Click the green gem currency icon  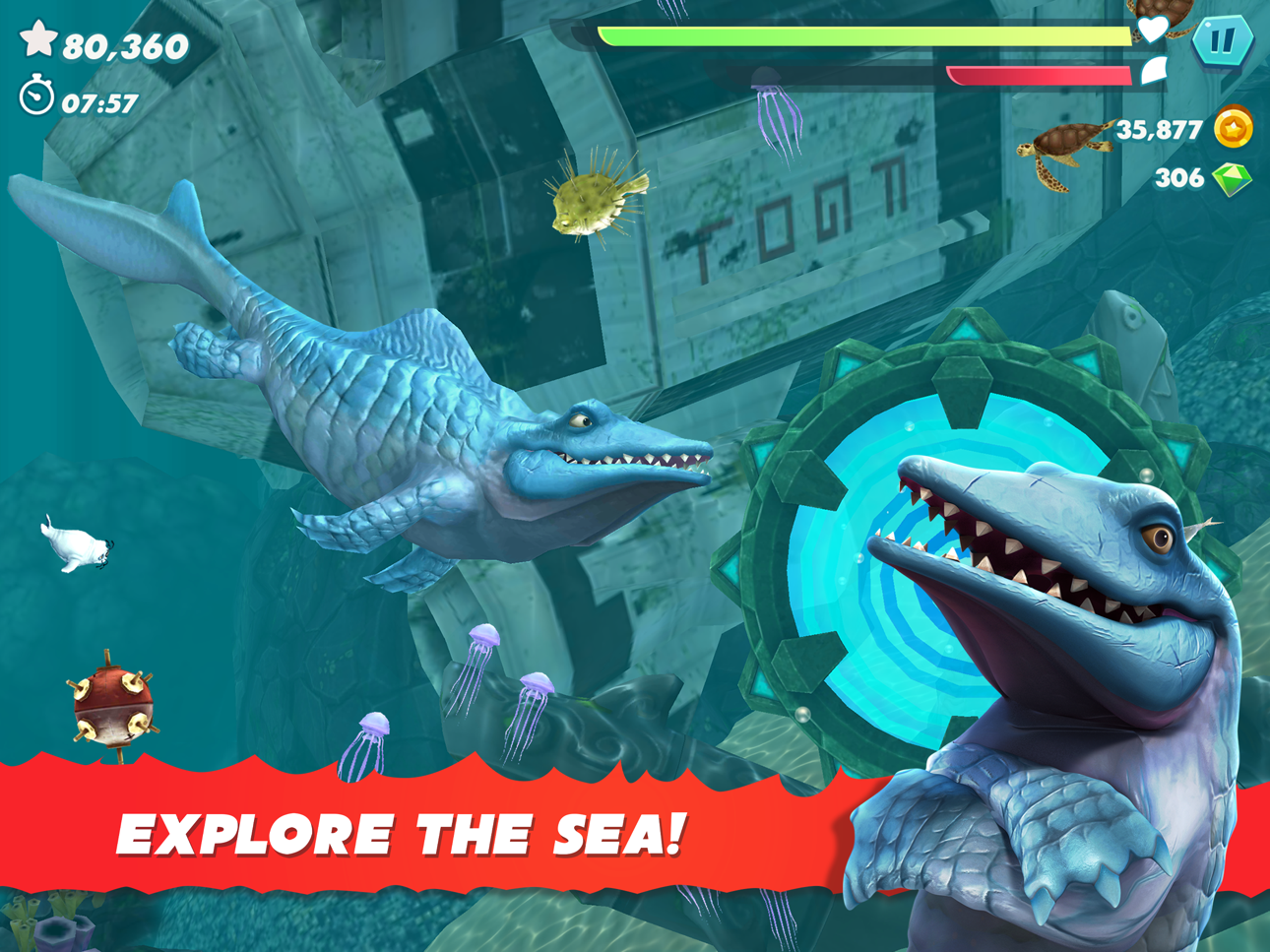click(1234, 179)
